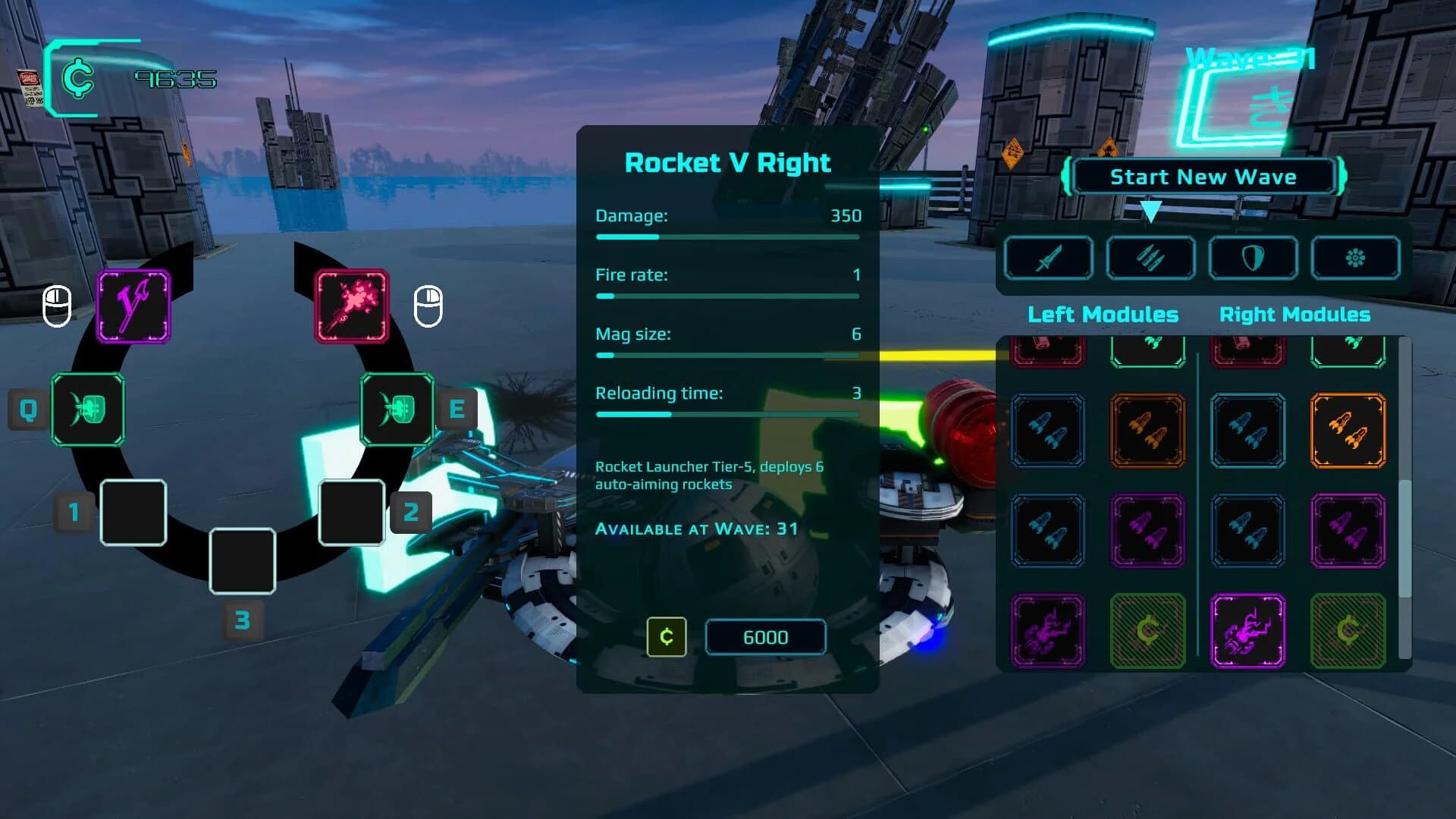Image resolution: width=1456 pixels, height=819 pixels.
Task: Buy the Rocket V Right for 6000
Action: (x=764, y=637)
